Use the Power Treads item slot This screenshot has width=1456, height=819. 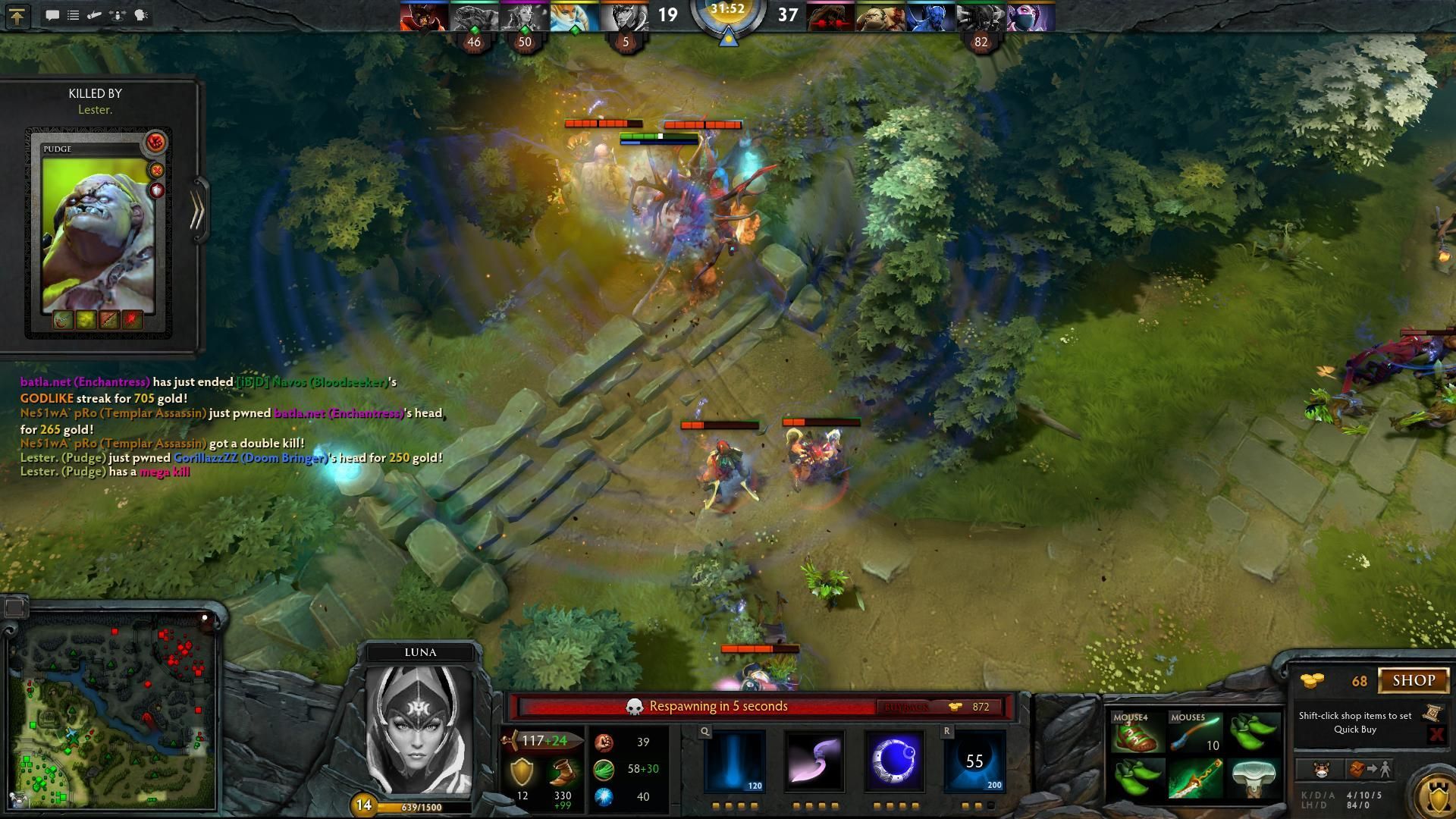[x=1135, y=733]
